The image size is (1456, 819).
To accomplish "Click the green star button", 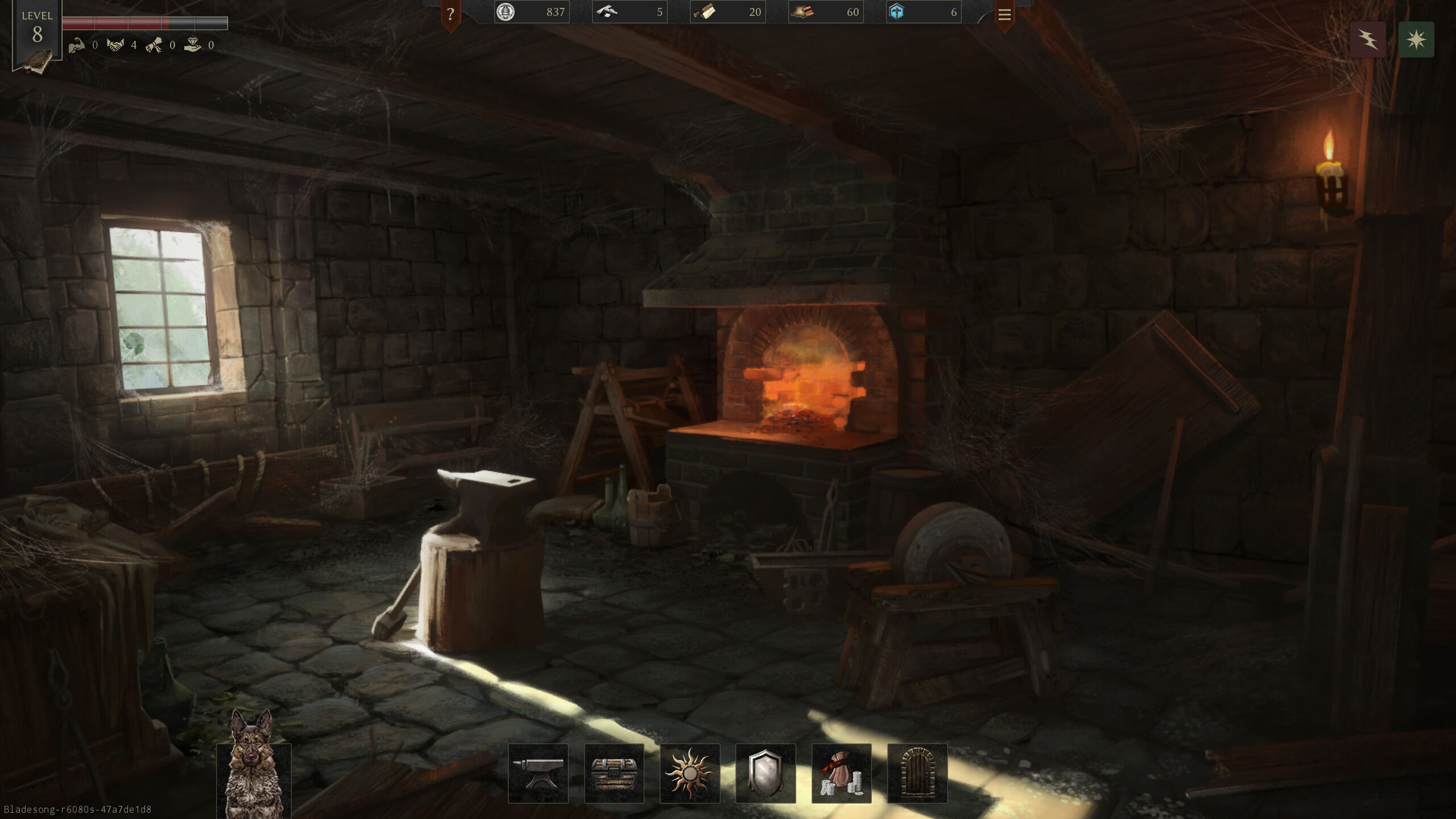I will point(1416,39).
